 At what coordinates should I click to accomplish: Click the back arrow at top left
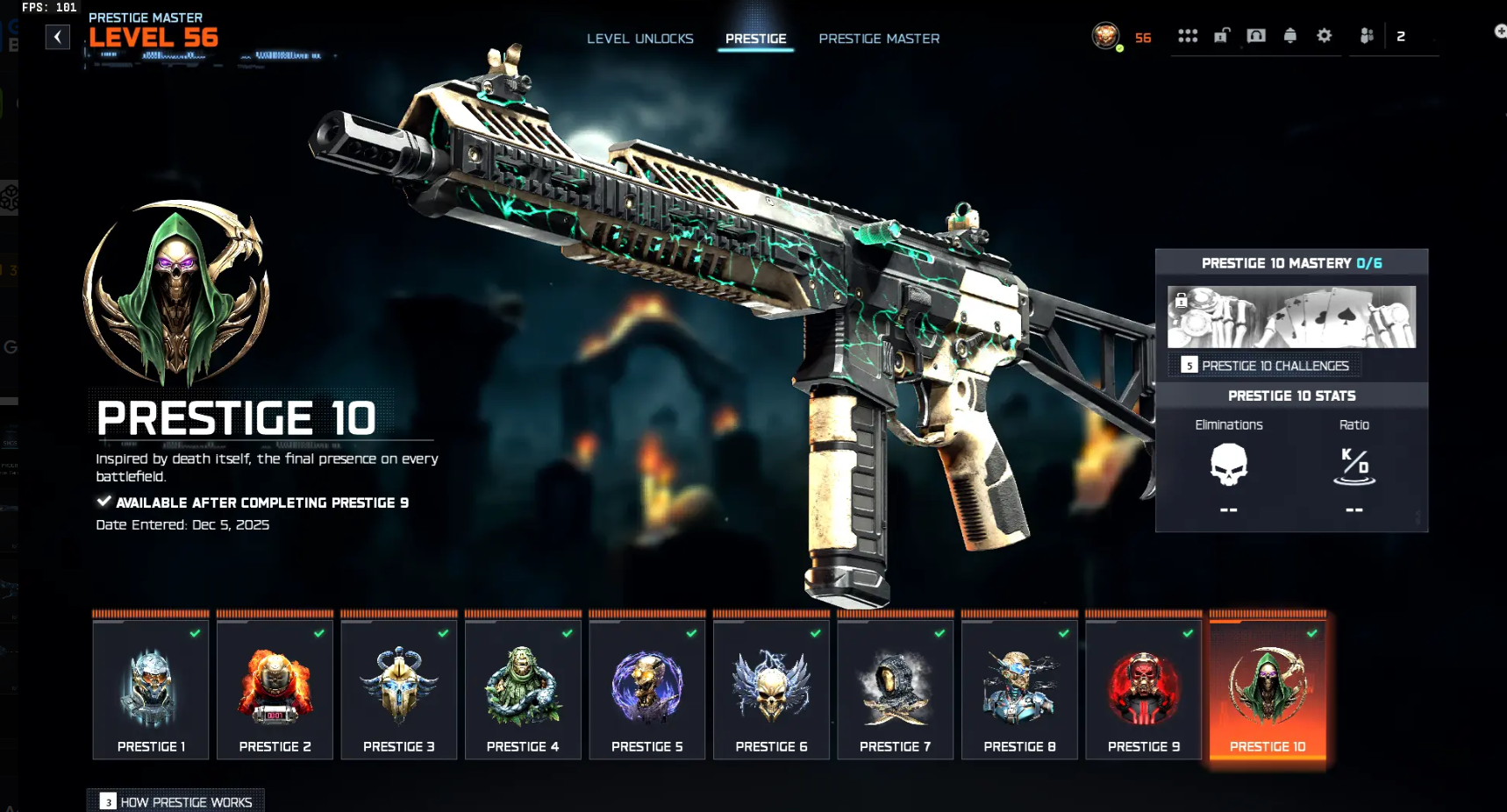click(58, 37)
